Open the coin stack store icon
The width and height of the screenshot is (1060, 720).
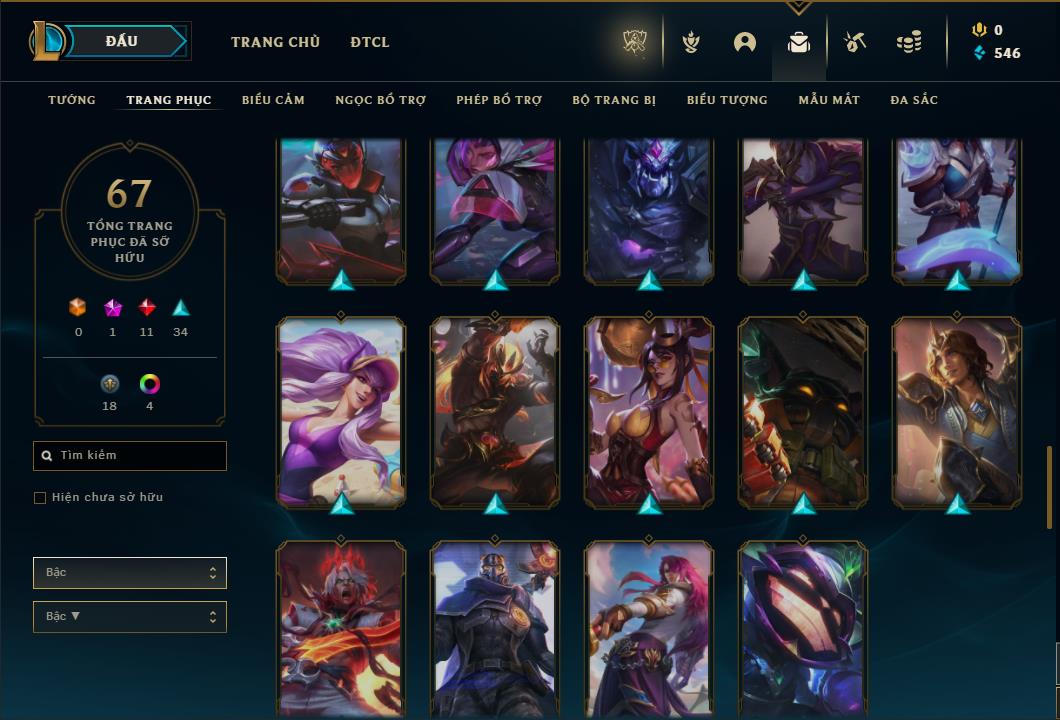pyautogui.click(x=909, y=42)
